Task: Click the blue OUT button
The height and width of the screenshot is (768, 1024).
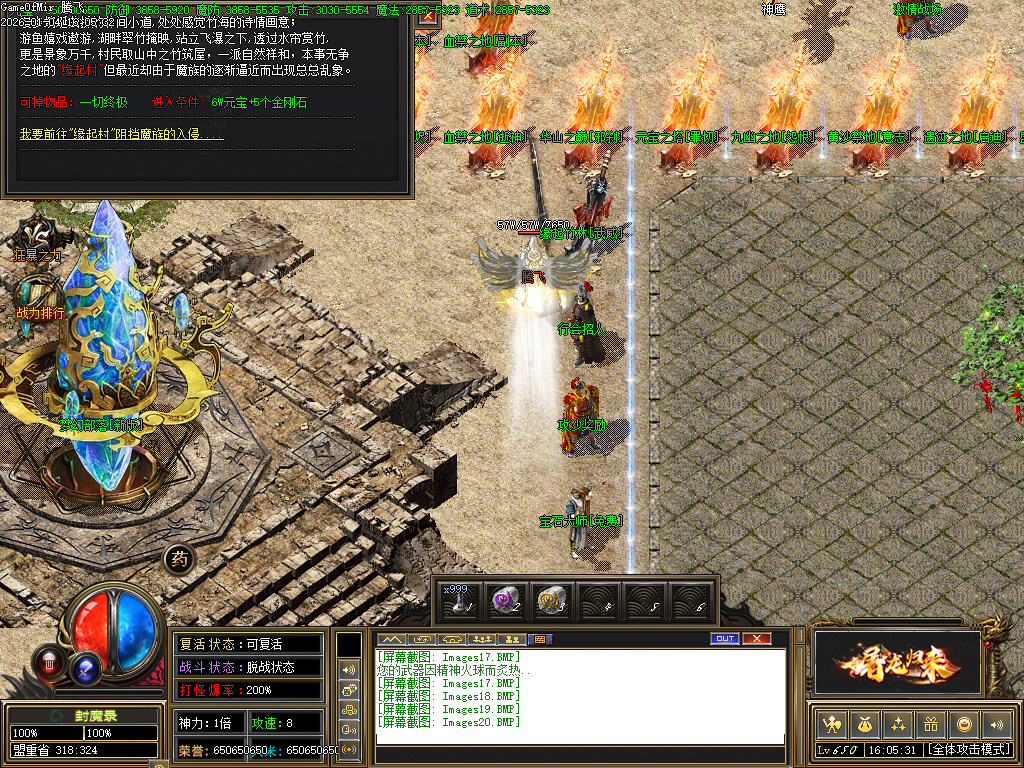Action: pyautogui.click(x=725, y=638)
